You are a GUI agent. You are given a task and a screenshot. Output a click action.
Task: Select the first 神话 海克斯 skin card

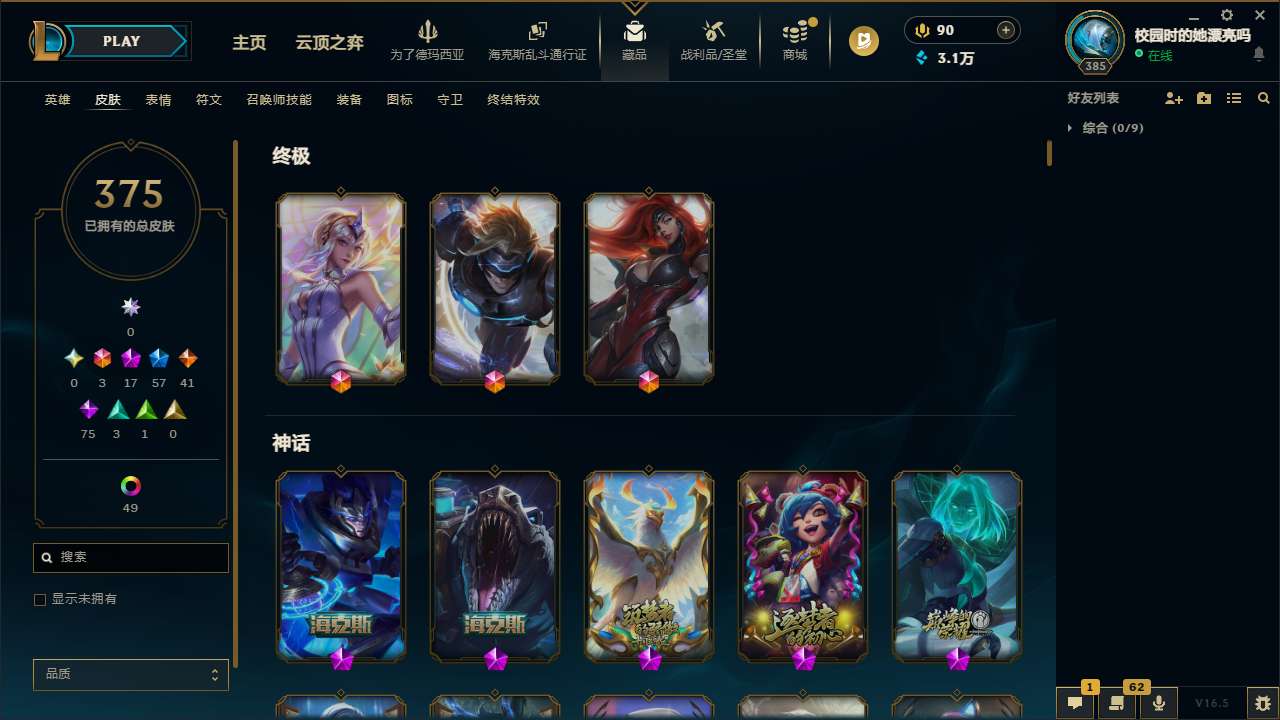tap(341, 566)
